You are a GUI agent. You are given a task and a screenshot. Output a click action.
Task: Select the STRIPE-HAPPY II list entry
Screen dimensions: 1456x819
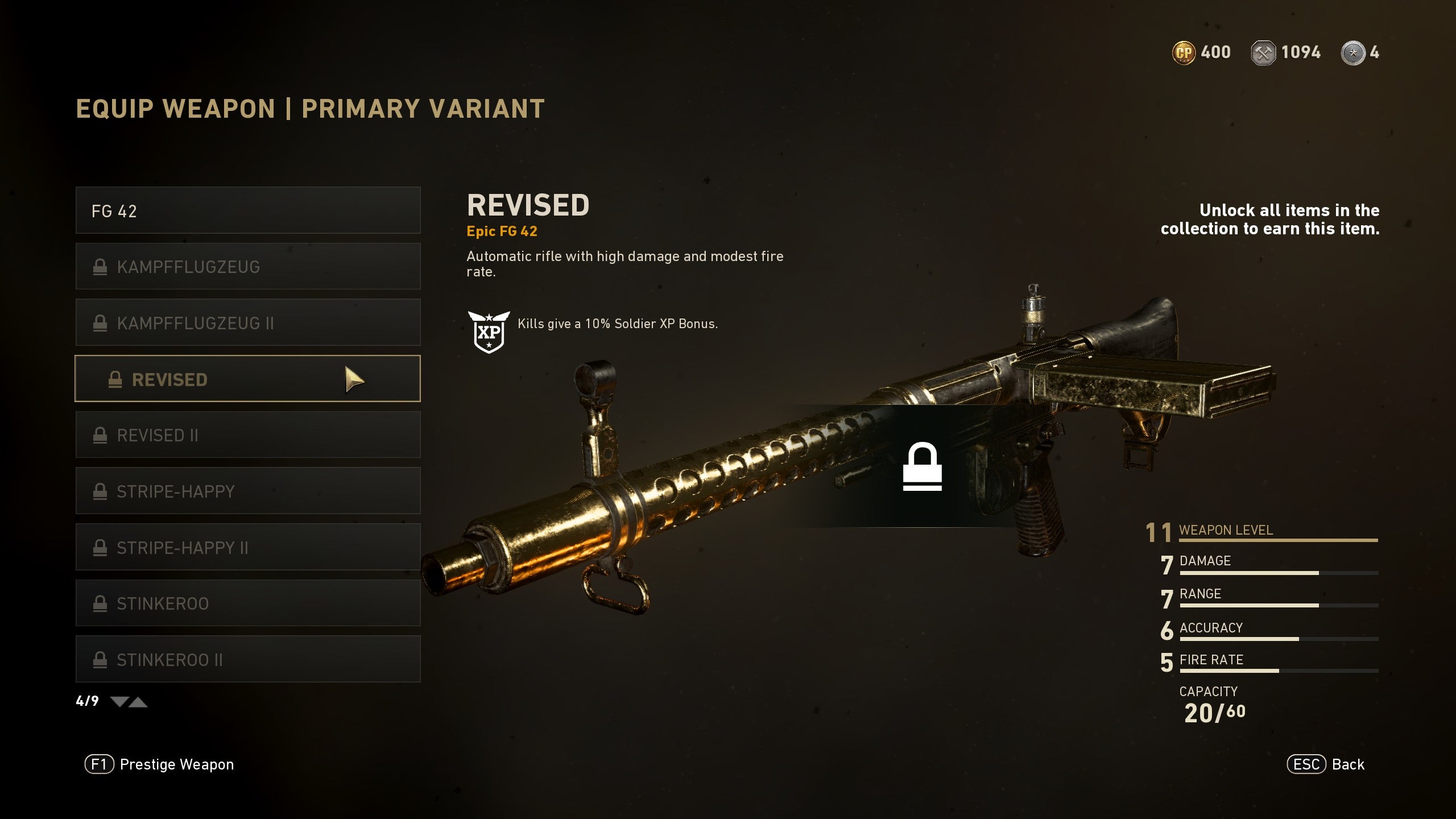pyautogui.click(x=247, y=547)
